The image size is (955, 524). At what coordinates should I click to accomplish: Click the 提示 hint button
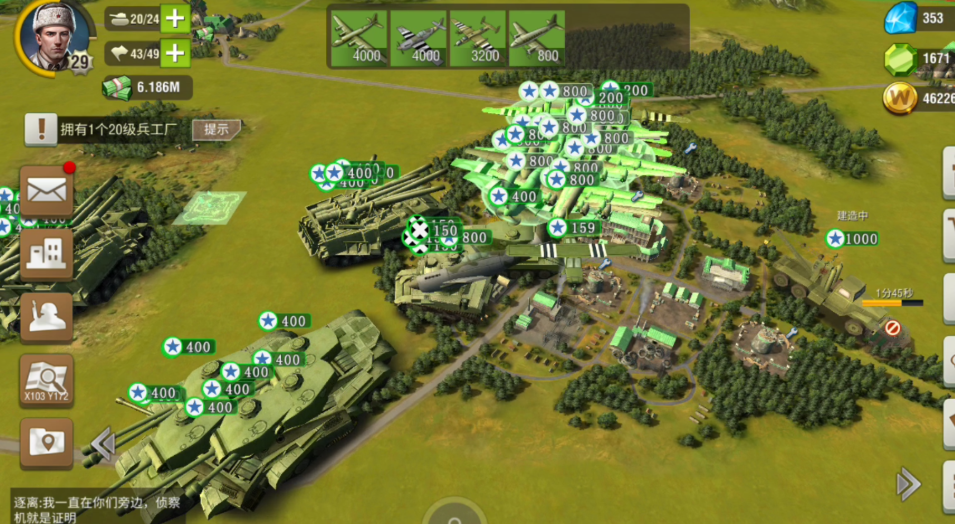216,129
